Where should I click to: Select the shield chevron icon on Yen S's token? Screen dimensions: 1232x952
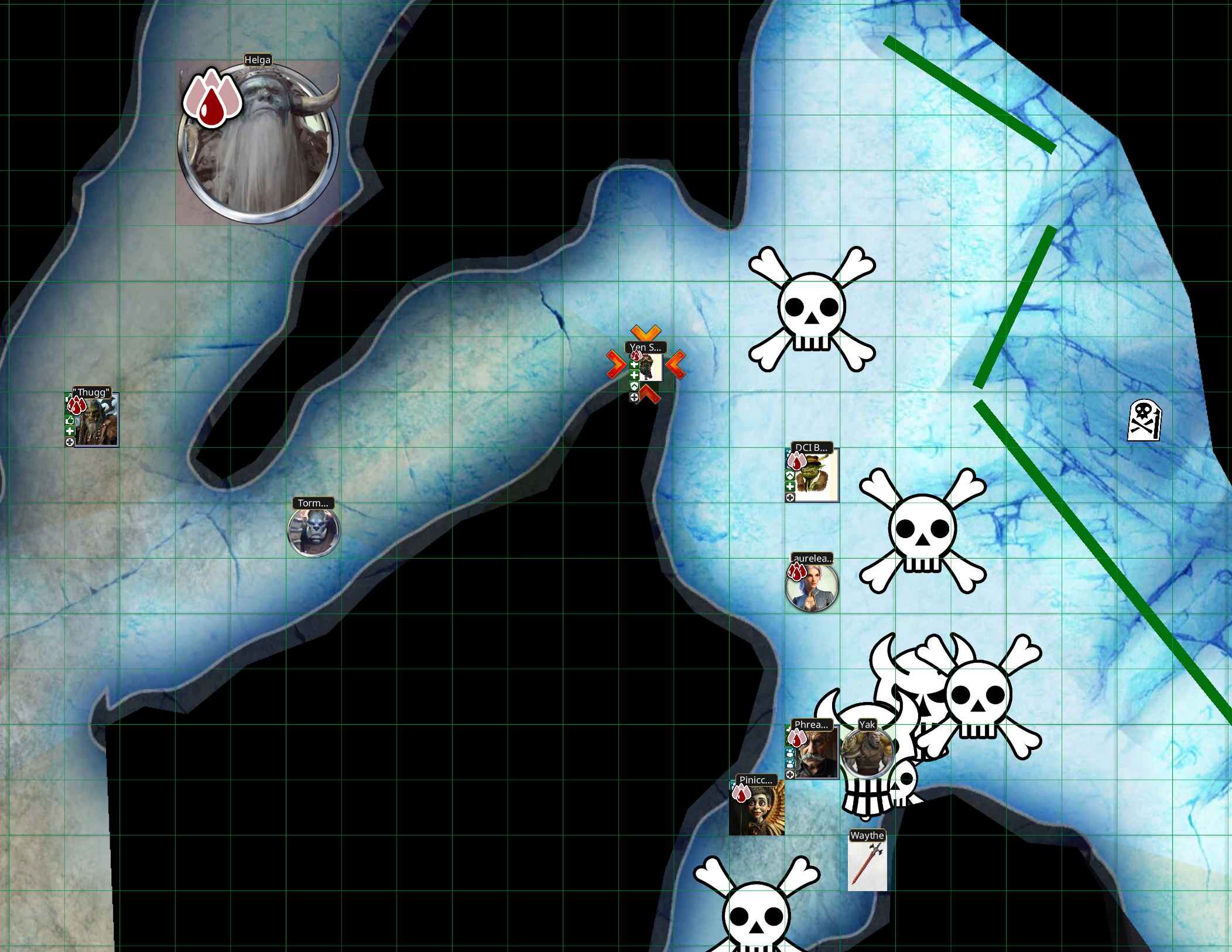coord(634,386)
